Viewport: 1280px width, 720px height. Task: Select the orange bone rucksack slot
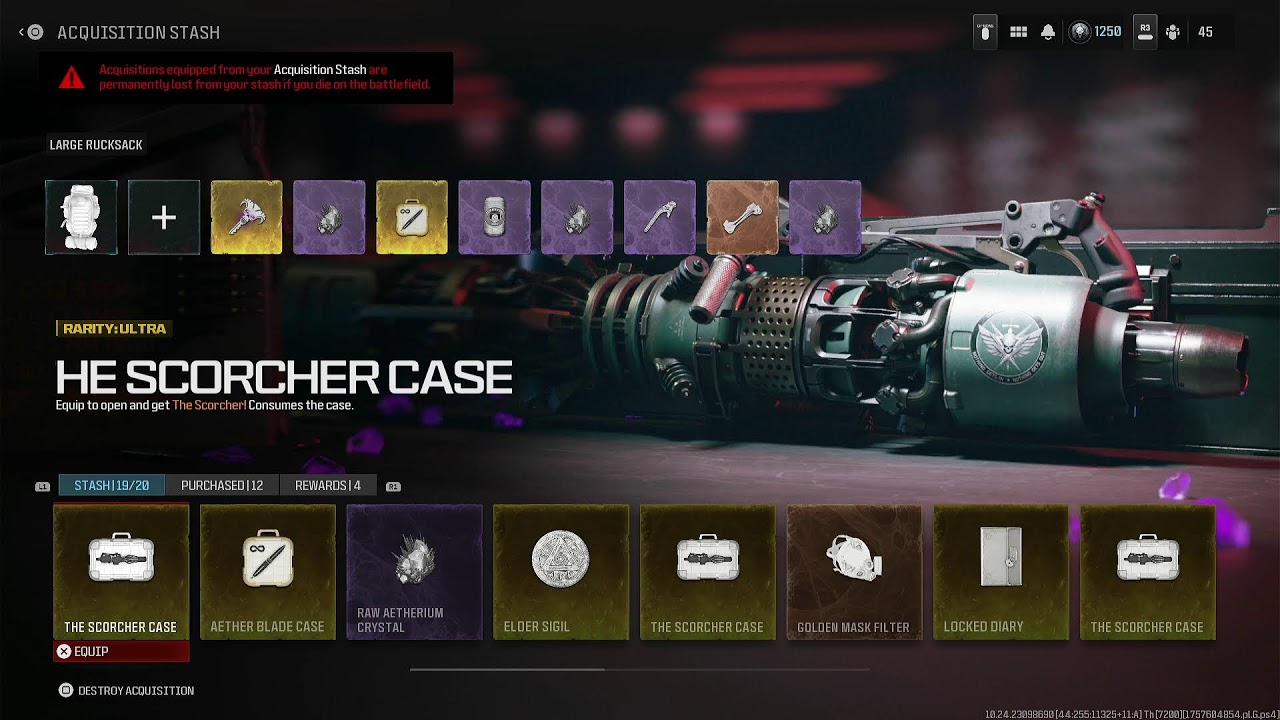[743, 217]
